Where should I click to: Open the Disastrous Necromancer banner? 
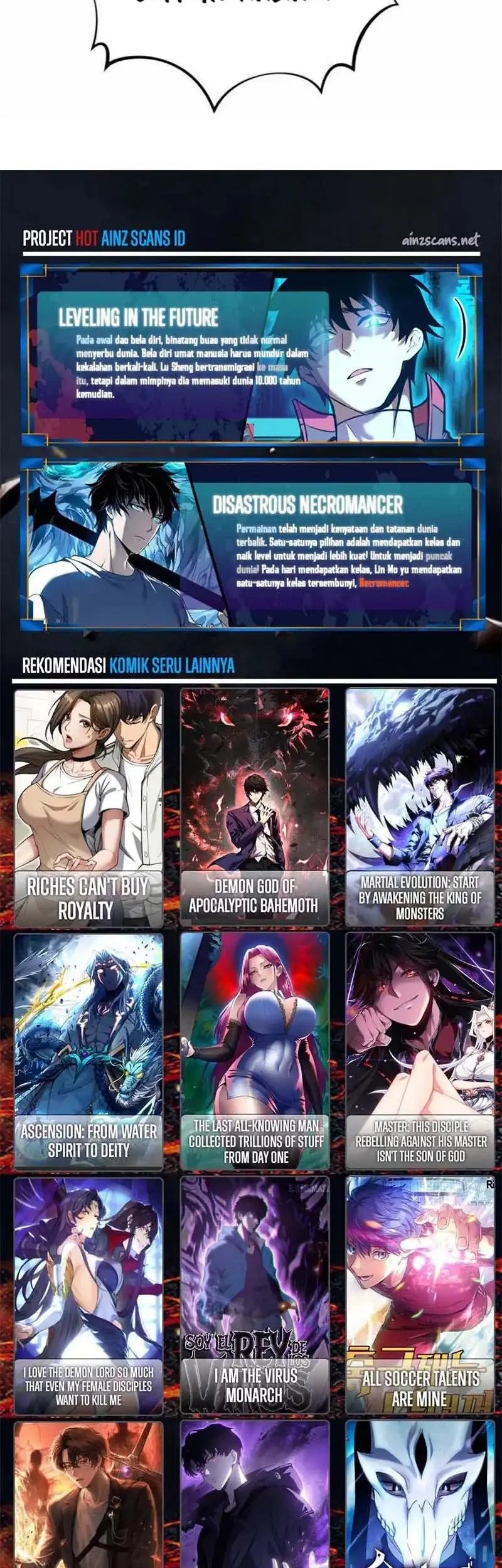pyautogui.click(x=251, y=544)
